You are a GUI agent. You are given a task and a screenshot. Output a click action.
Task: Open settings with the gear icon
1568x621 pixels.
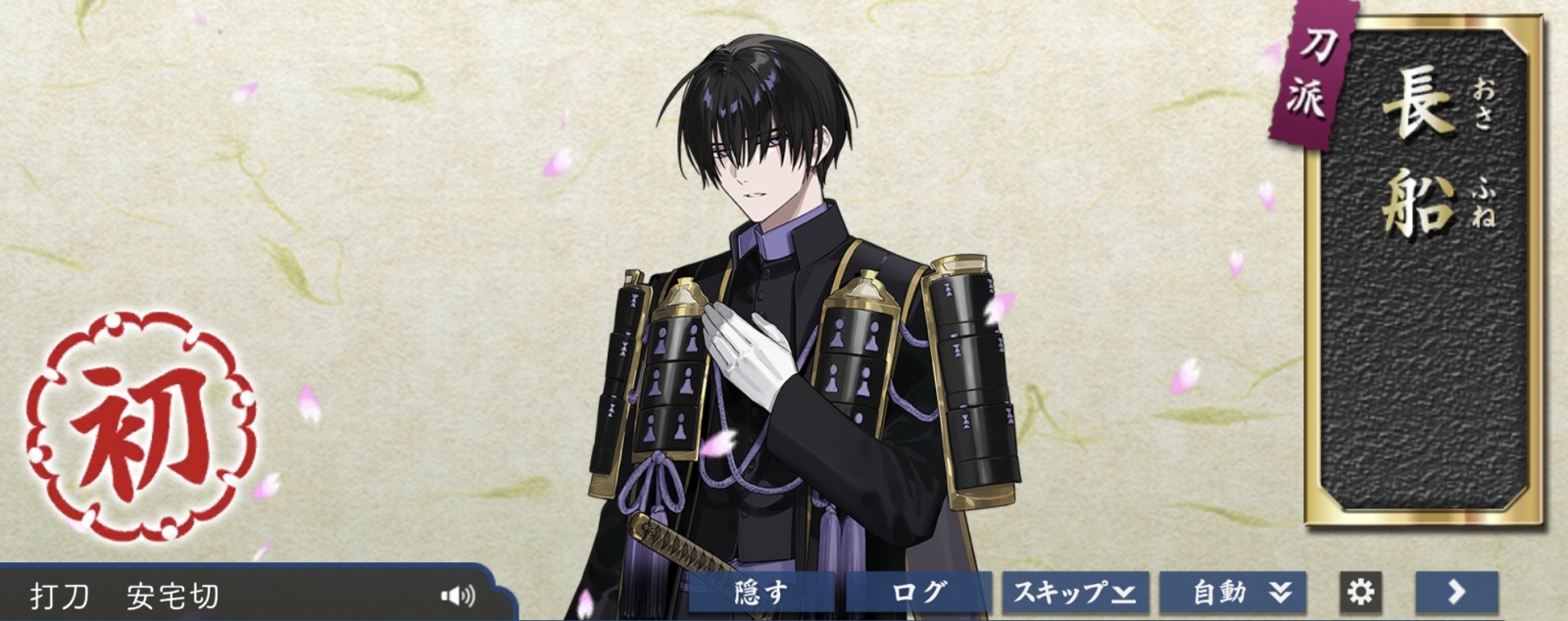1360,593
